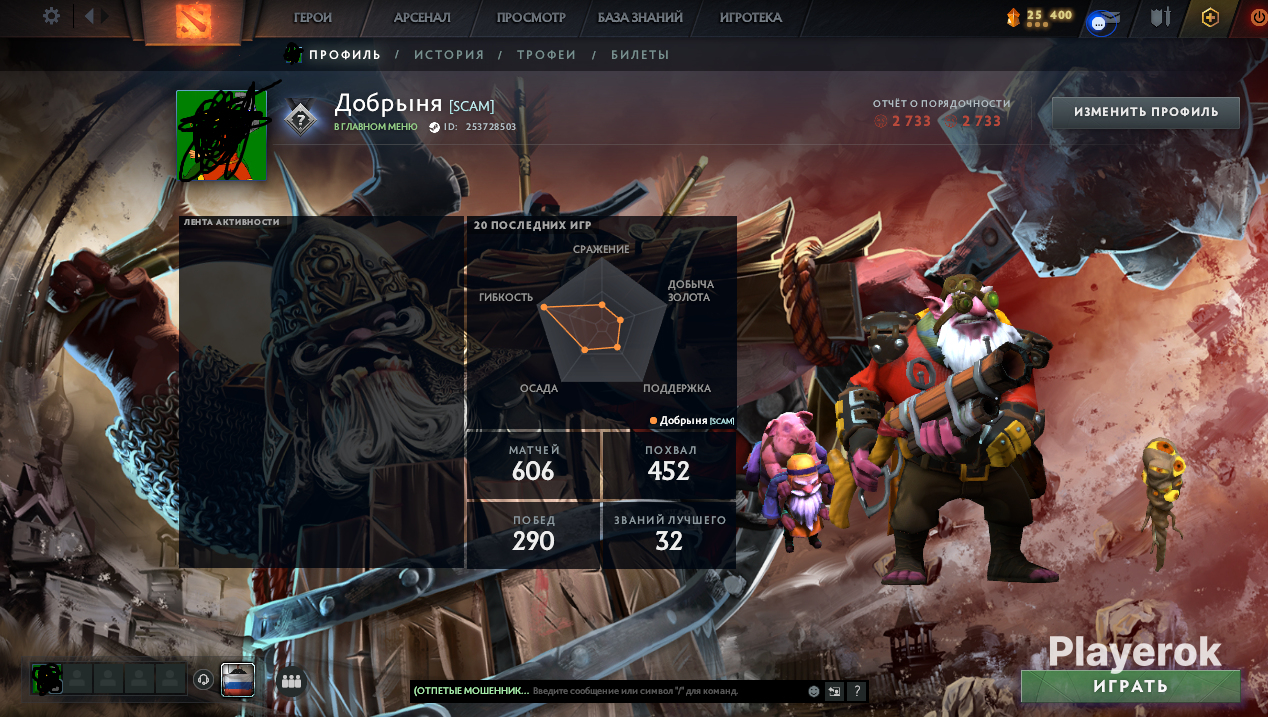
Task: Return home via the Dota 2 logo
Action: pyautogui.click(x=193, y=20)
